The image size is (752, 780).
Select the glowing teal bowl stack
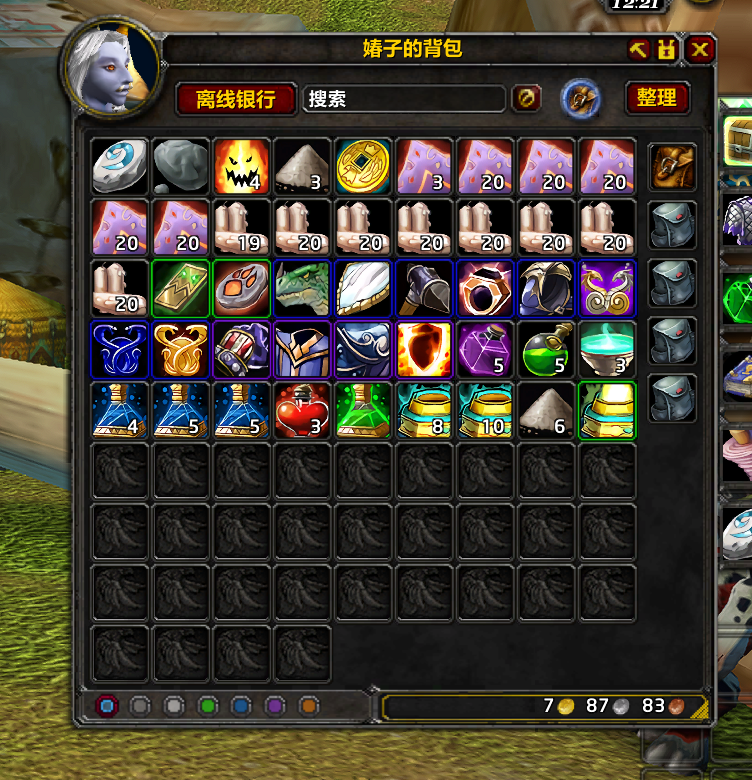[607, 349]
